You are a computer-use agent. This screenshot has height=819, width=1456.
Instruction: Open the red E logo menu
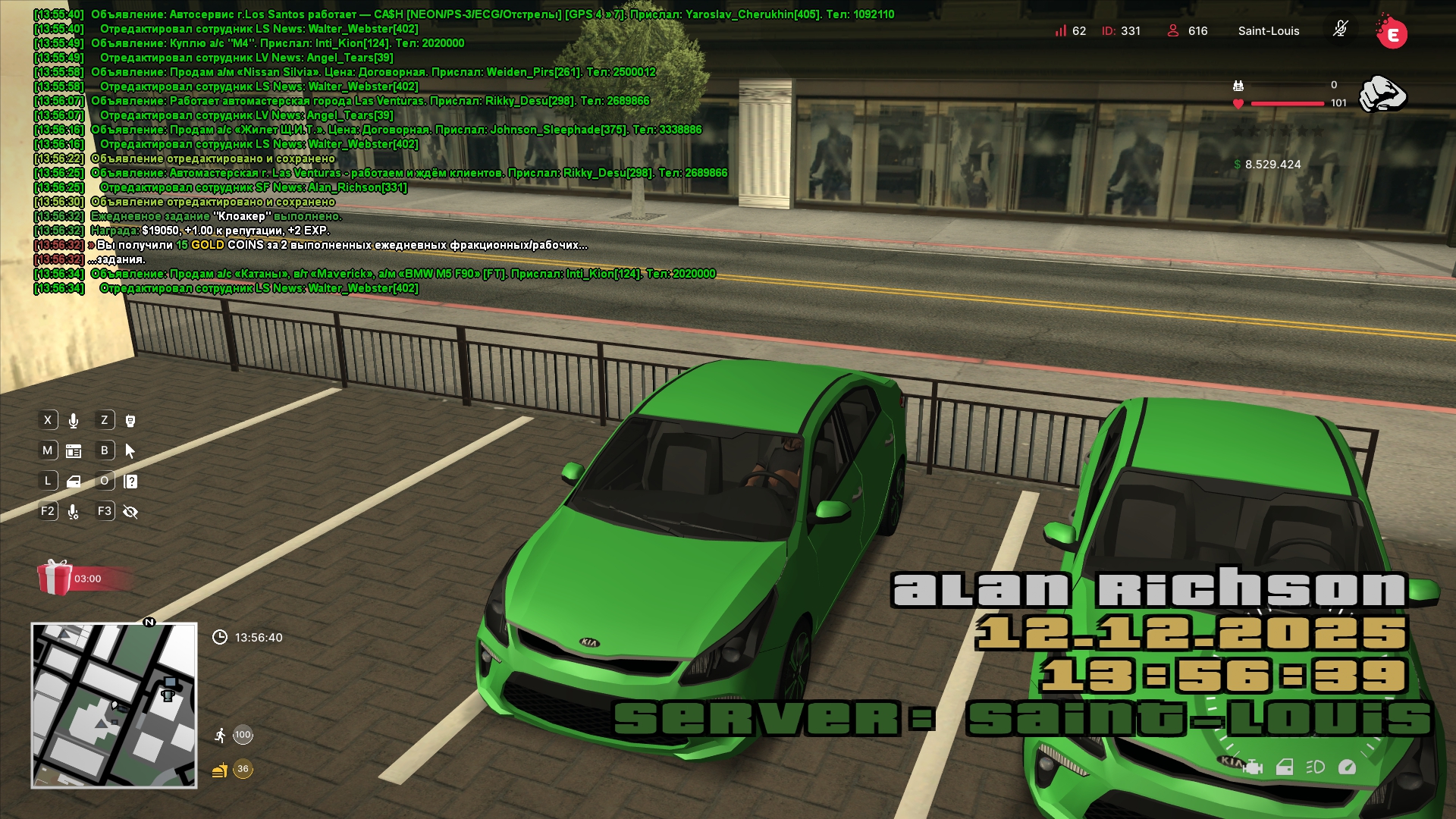(1392, 33)
